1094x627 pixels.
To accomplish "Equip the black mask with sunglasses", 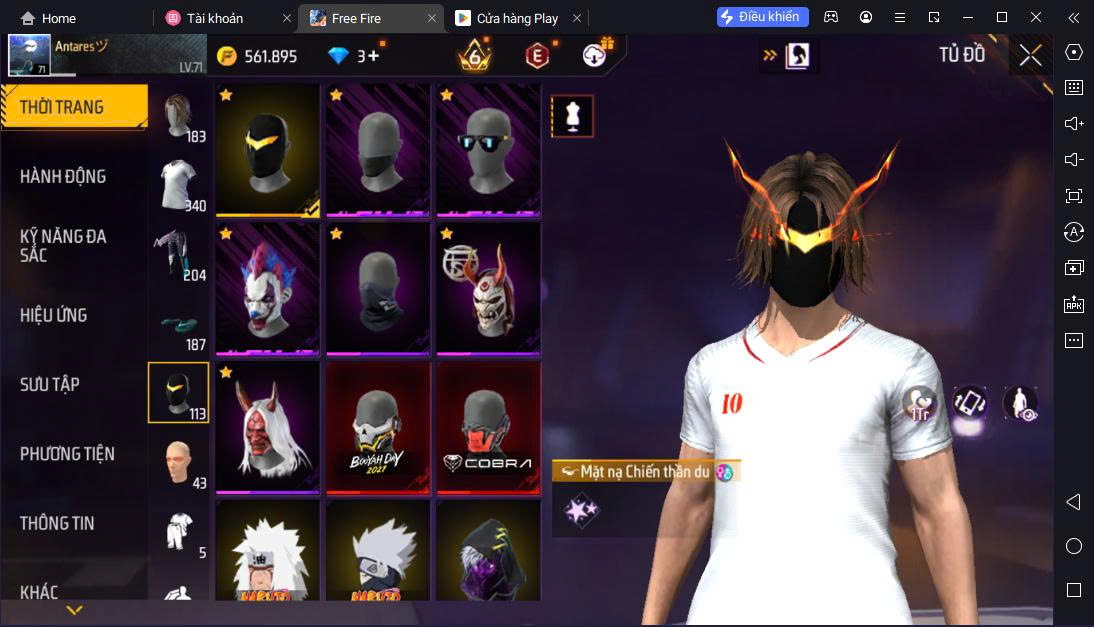I will 488,149.
